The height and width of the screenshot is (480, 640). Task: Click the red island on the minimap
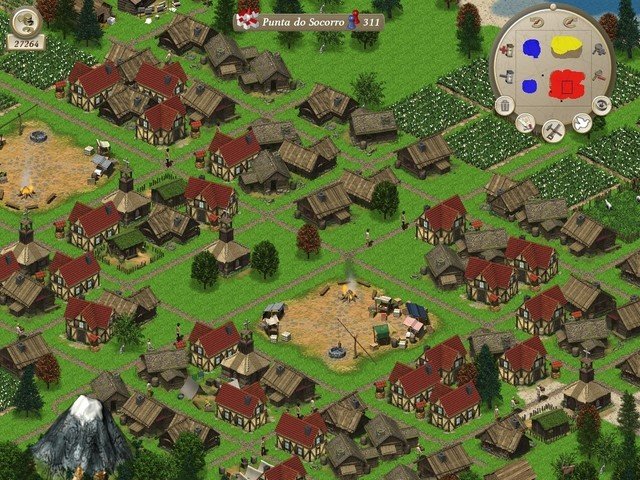click(x=567, y=86)
